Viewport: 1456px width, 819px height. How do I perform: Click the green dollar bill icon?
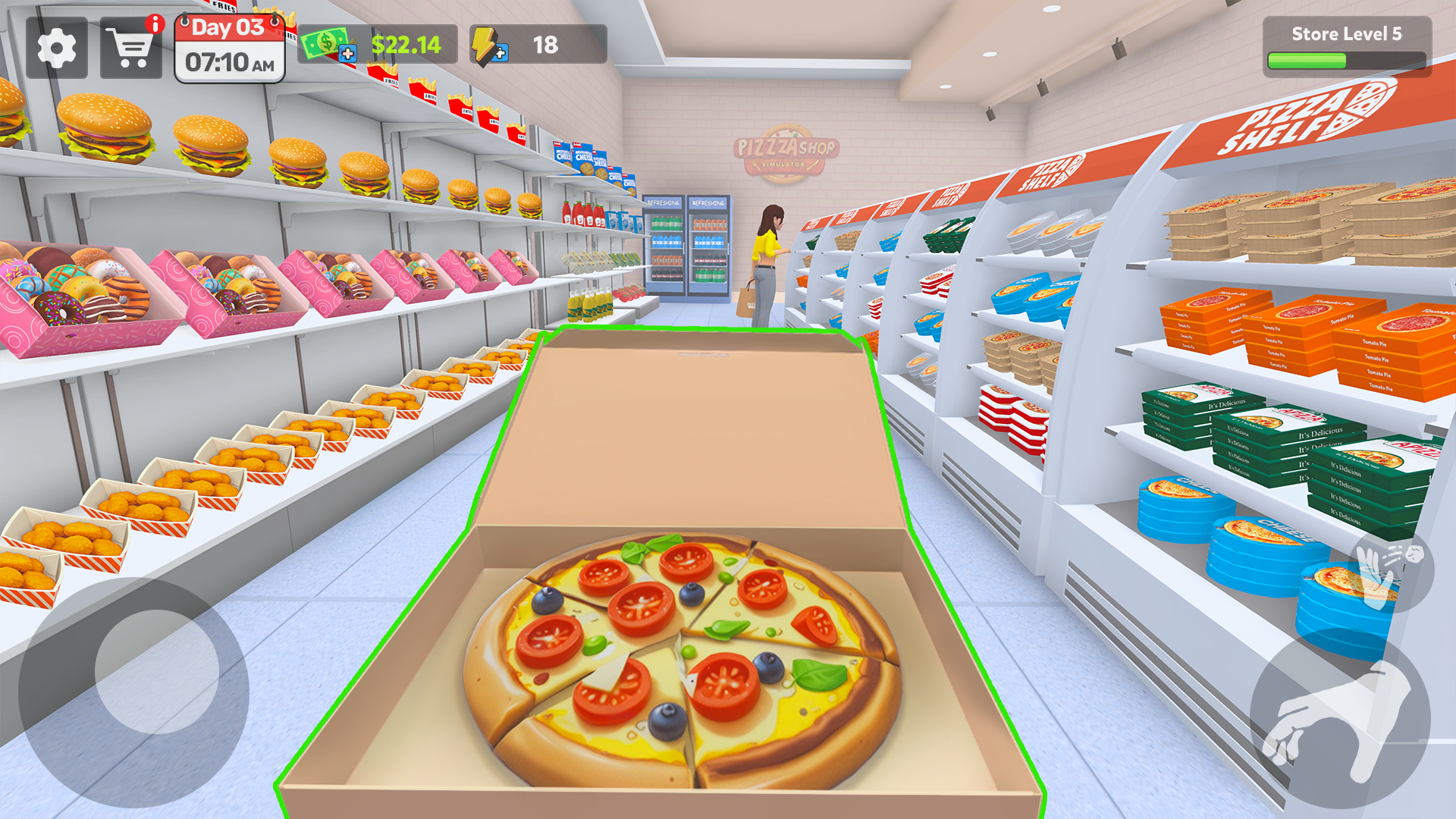[x=325, y=43]
